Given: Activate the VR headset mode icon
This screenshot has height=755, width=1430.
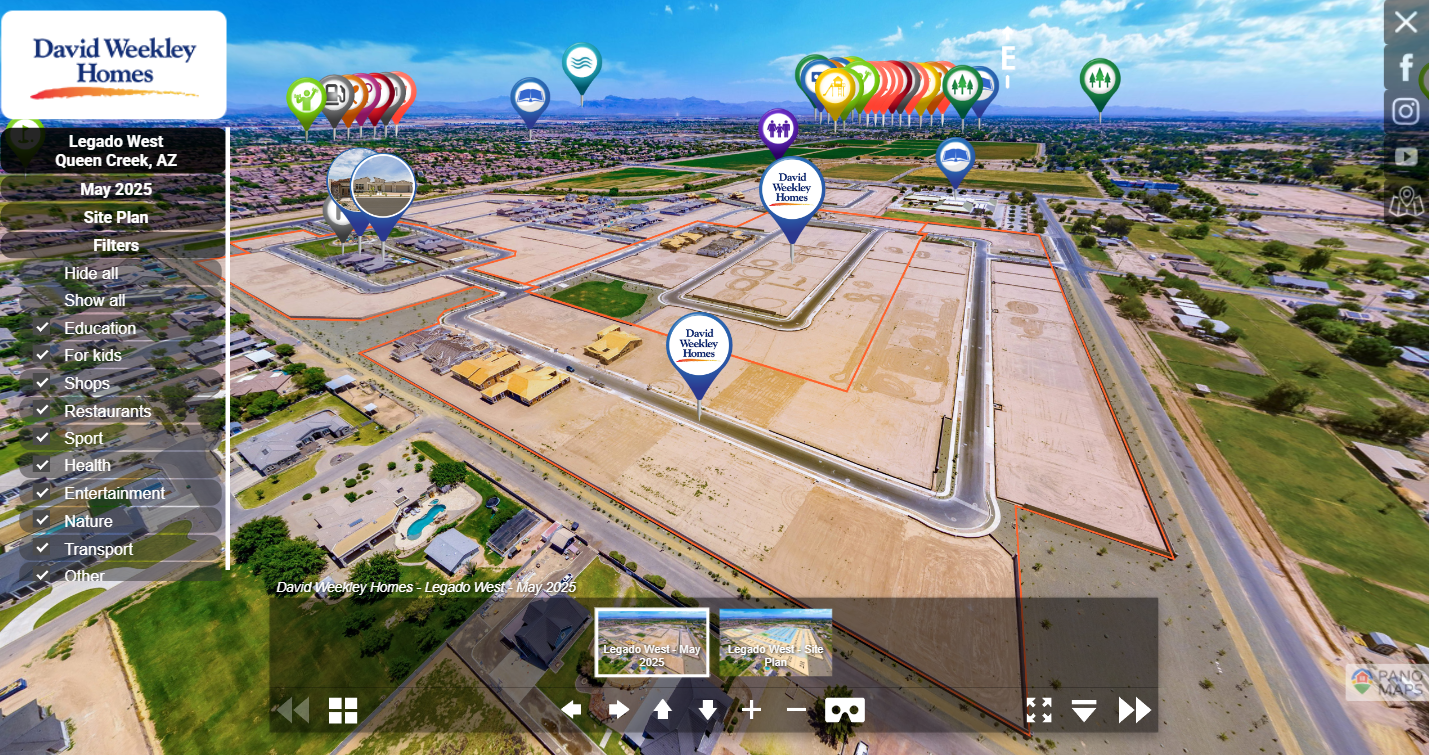Looking at the screenshot, I should pyautogui.click(x=845, y=710).
